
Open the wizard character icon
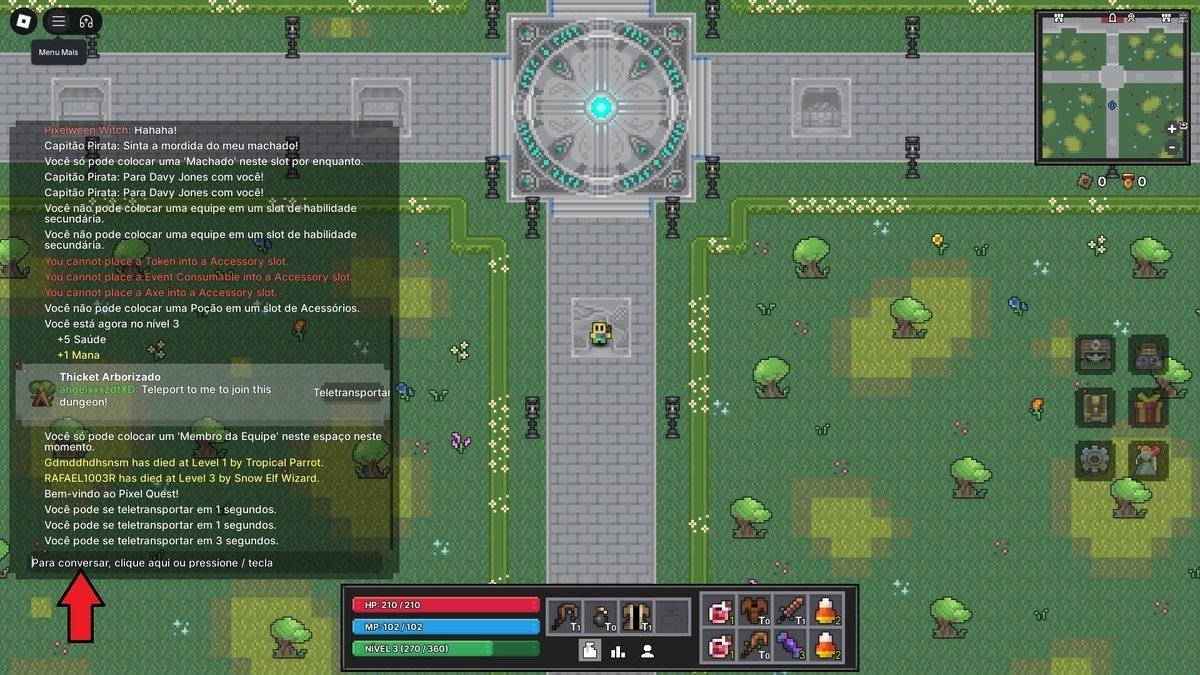[x=1148, y=459]
